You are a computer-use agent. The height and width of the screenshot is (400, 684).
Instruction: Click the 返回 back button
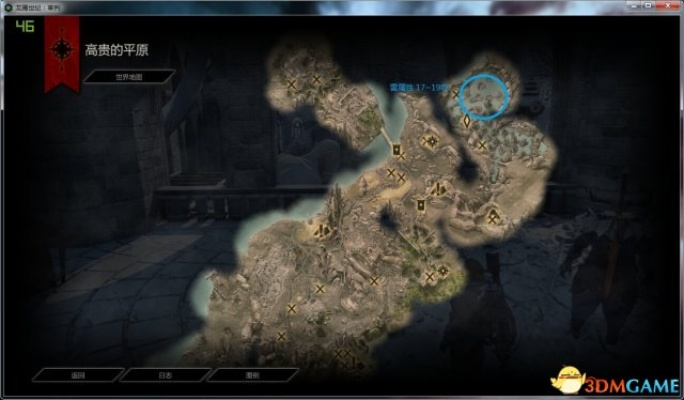click(76, 376)
